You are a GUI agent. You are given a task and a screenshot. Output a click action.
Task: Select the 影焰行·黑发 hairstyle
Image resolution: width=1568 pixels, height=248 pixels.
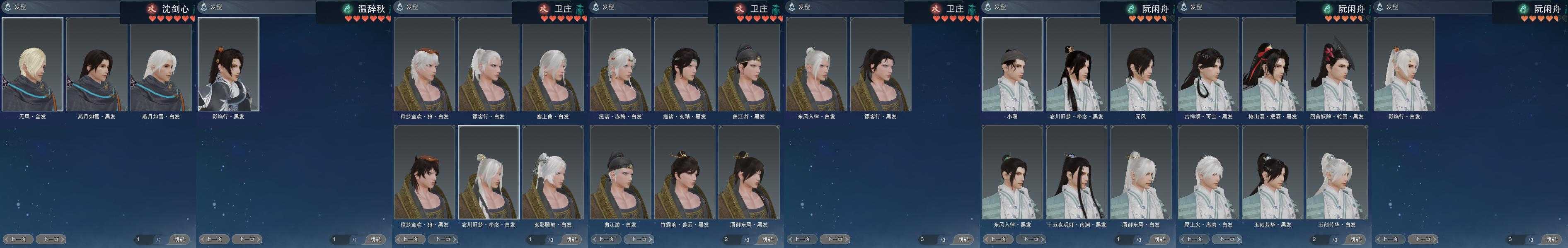click(x=228, y=65)
